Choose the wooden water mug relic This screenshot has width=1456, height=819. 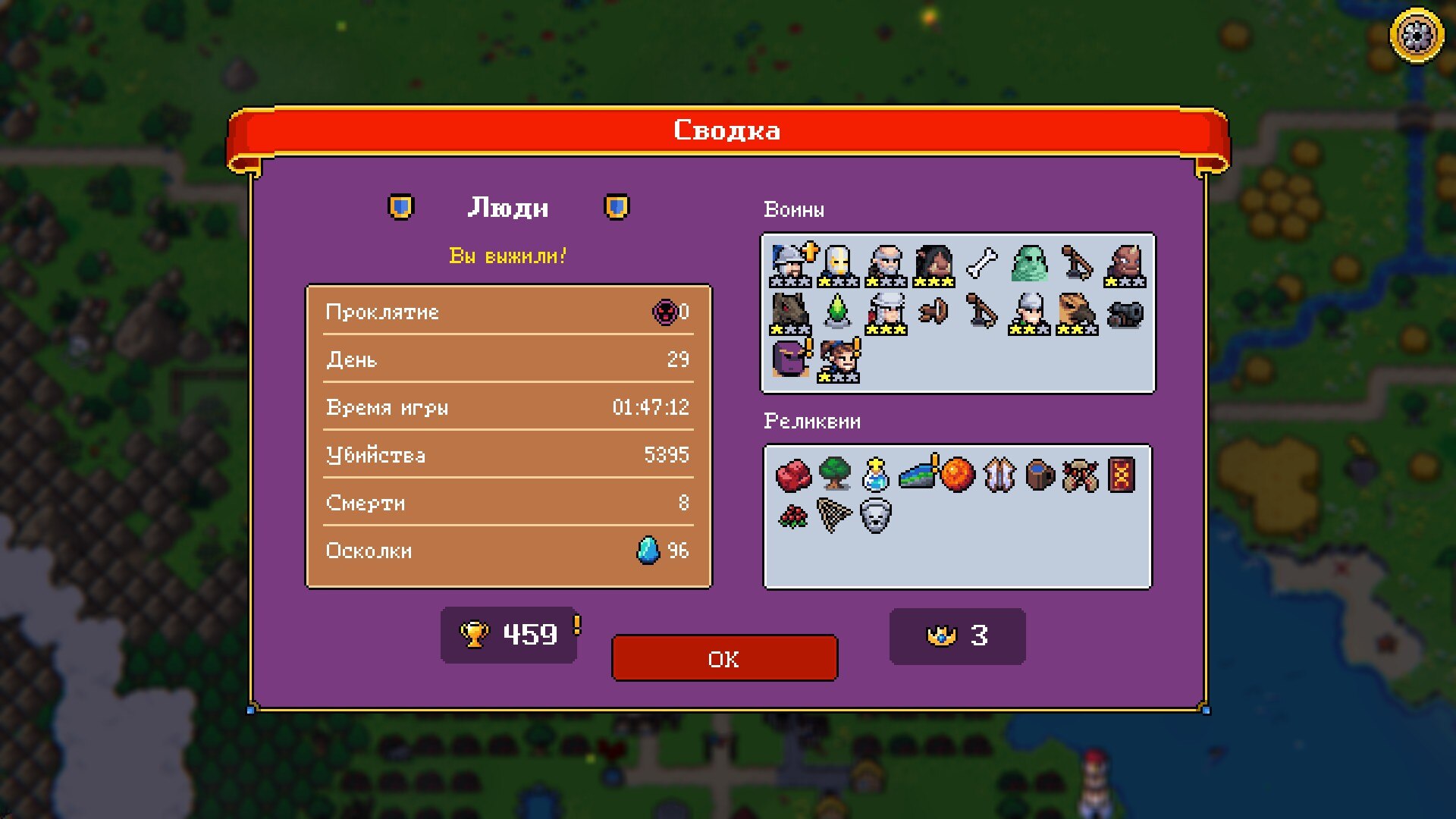[1040, 475]
